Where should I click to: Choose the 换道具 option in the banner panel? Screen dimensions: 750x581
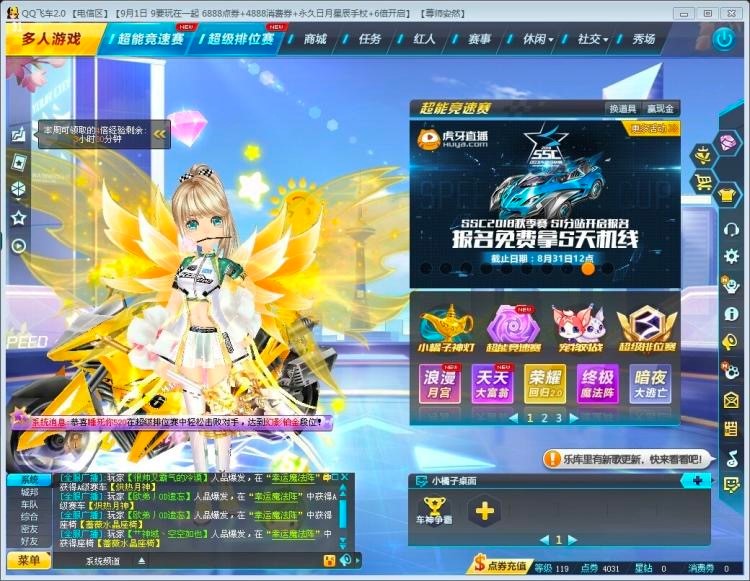(x=621, y=108)
